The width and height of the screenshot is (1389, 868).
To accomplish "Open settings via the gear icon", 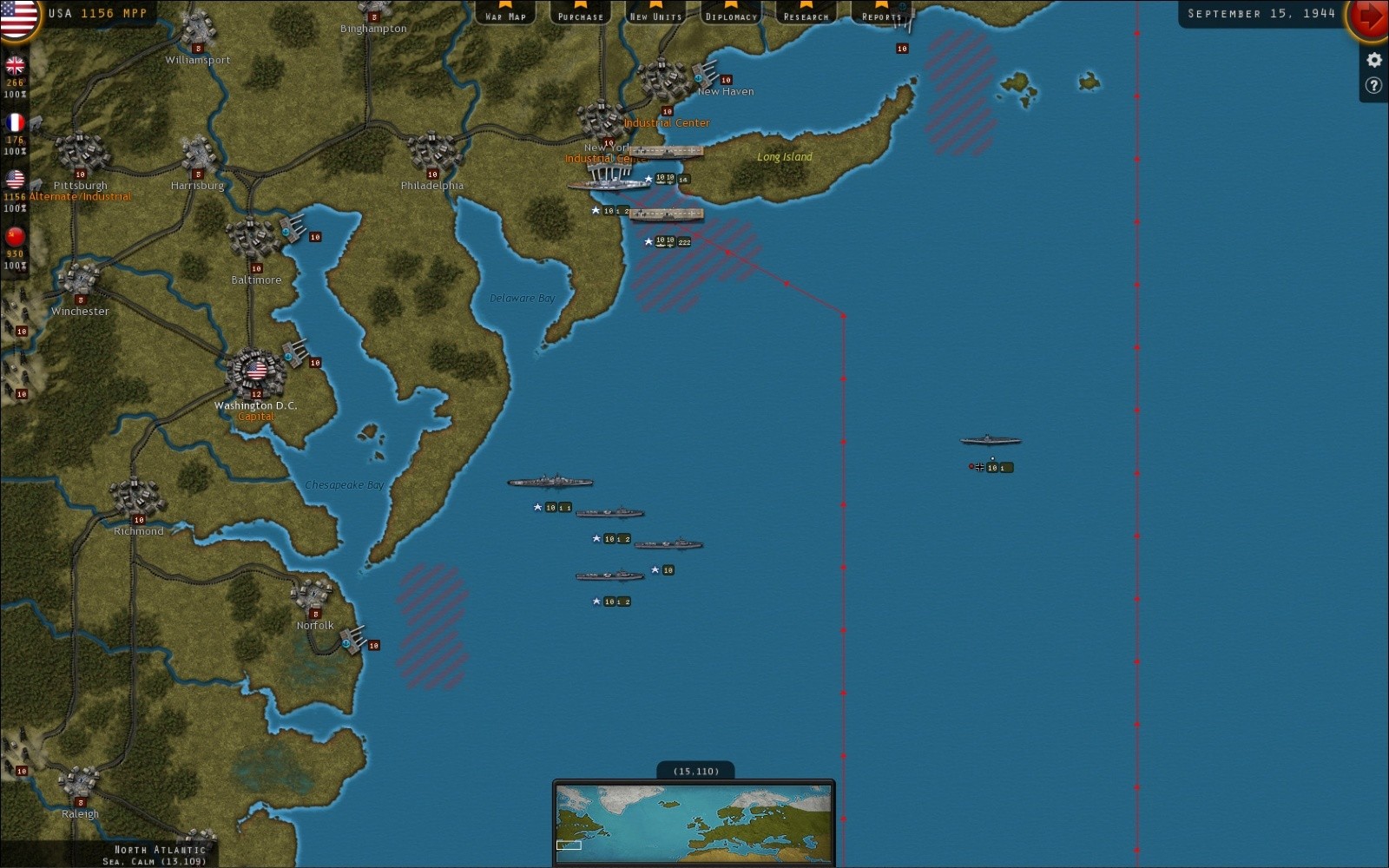I will pos(1373,59).
